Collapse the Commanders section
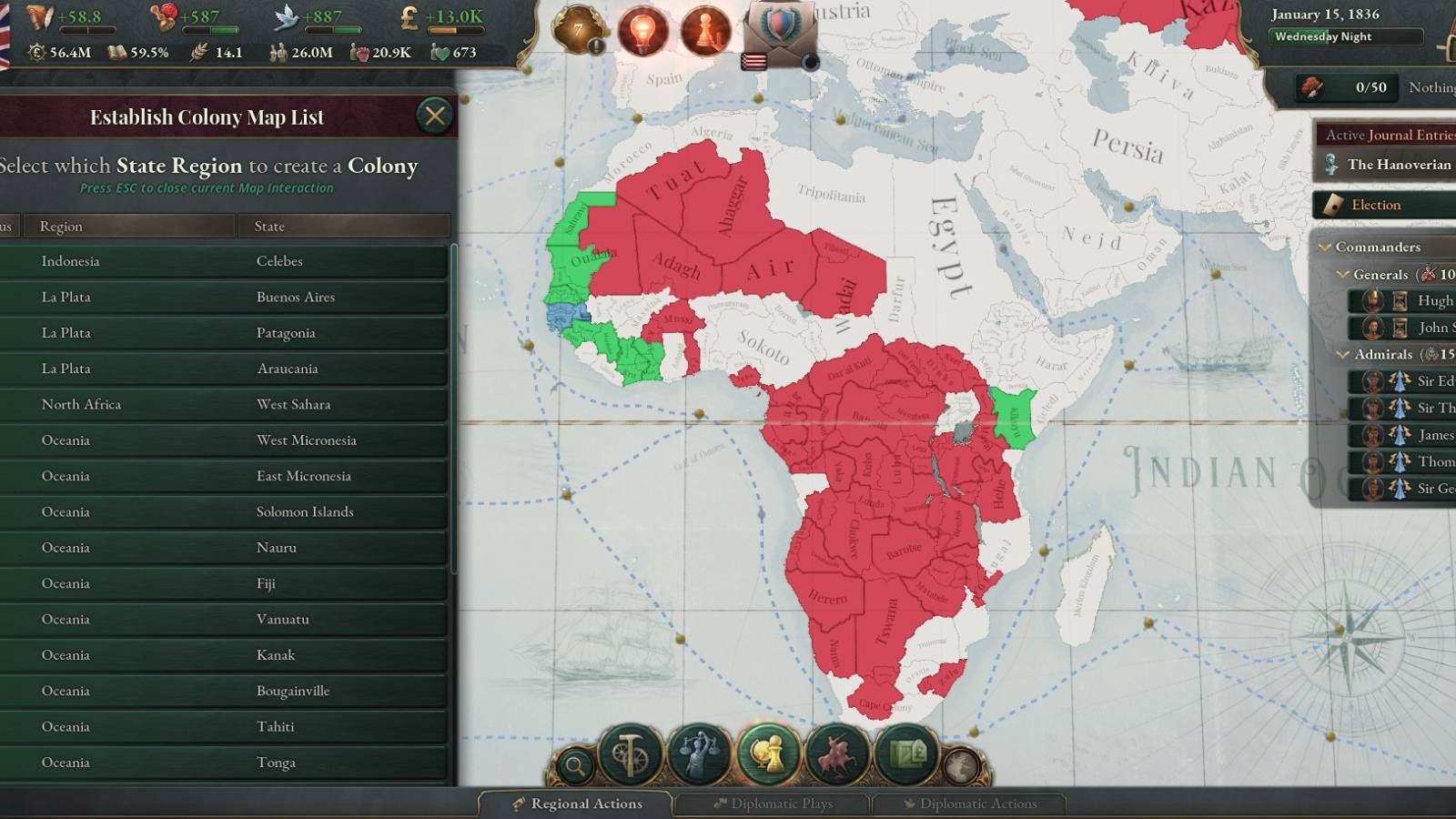 coord(1326,247)
